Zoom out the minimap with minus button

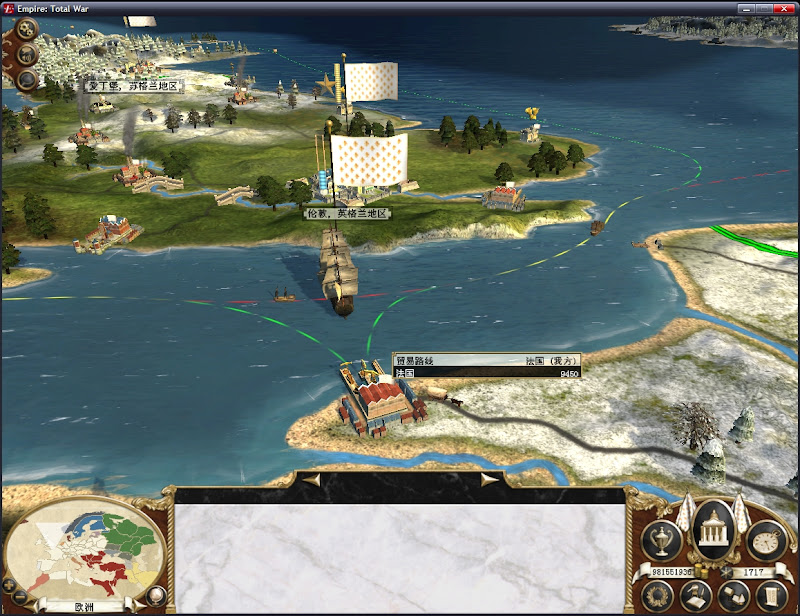click(x=19, y=597)
